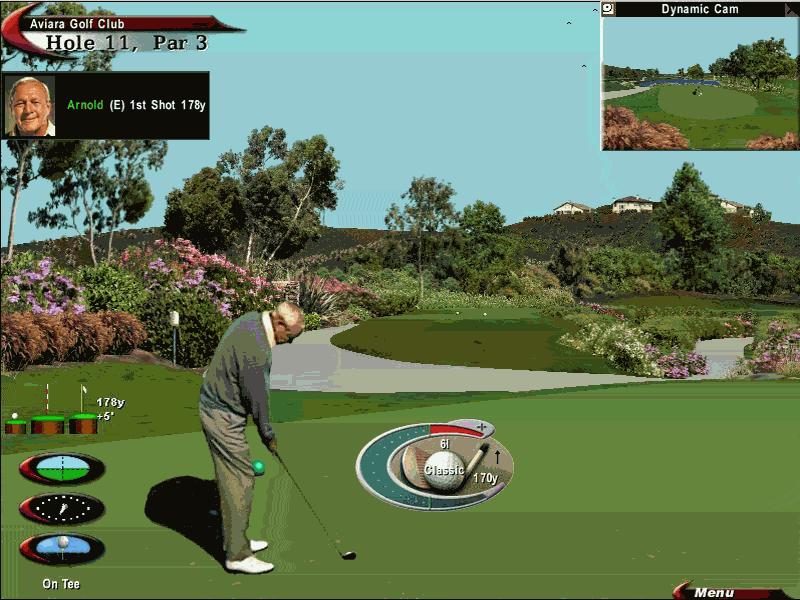Select the ball-on-tee lie button
This screenshot has width=800, height=600.
pos(61,548)
